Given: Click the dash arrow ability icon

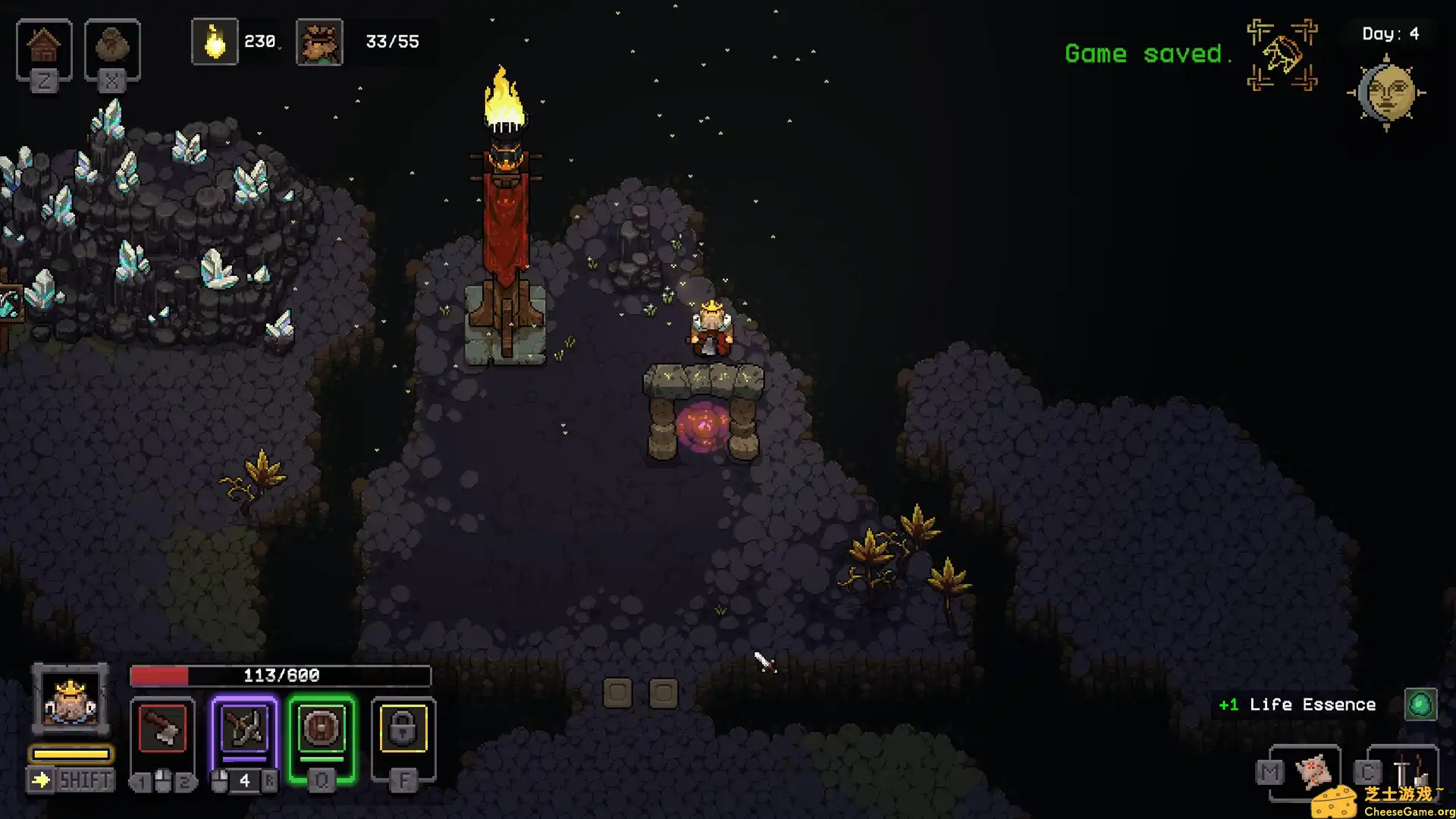Looking at the screenshot, I should click(x=41, y=780).
